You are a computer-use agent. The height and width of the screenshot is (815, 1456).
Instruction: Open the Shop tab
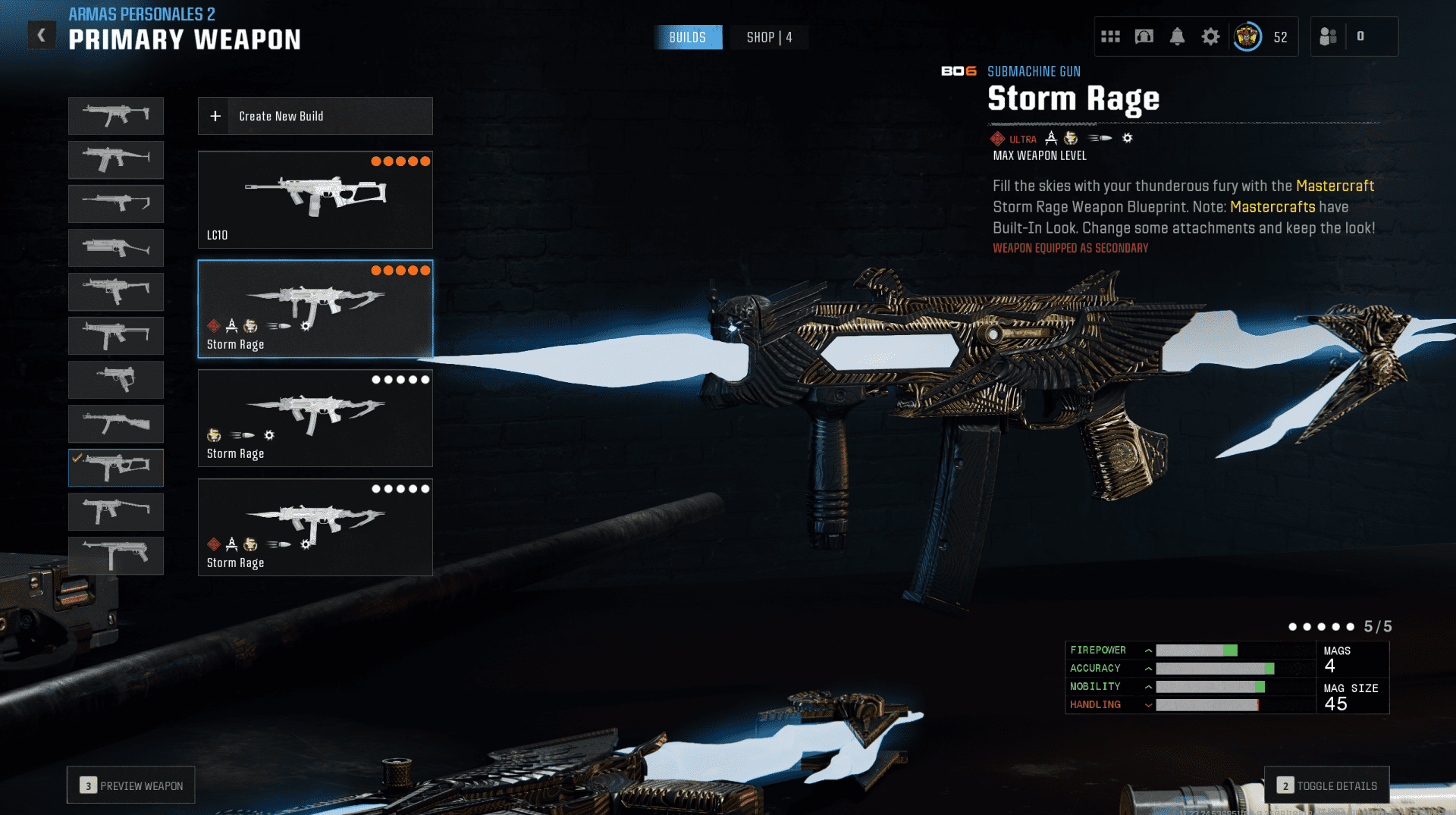[769, 37]
